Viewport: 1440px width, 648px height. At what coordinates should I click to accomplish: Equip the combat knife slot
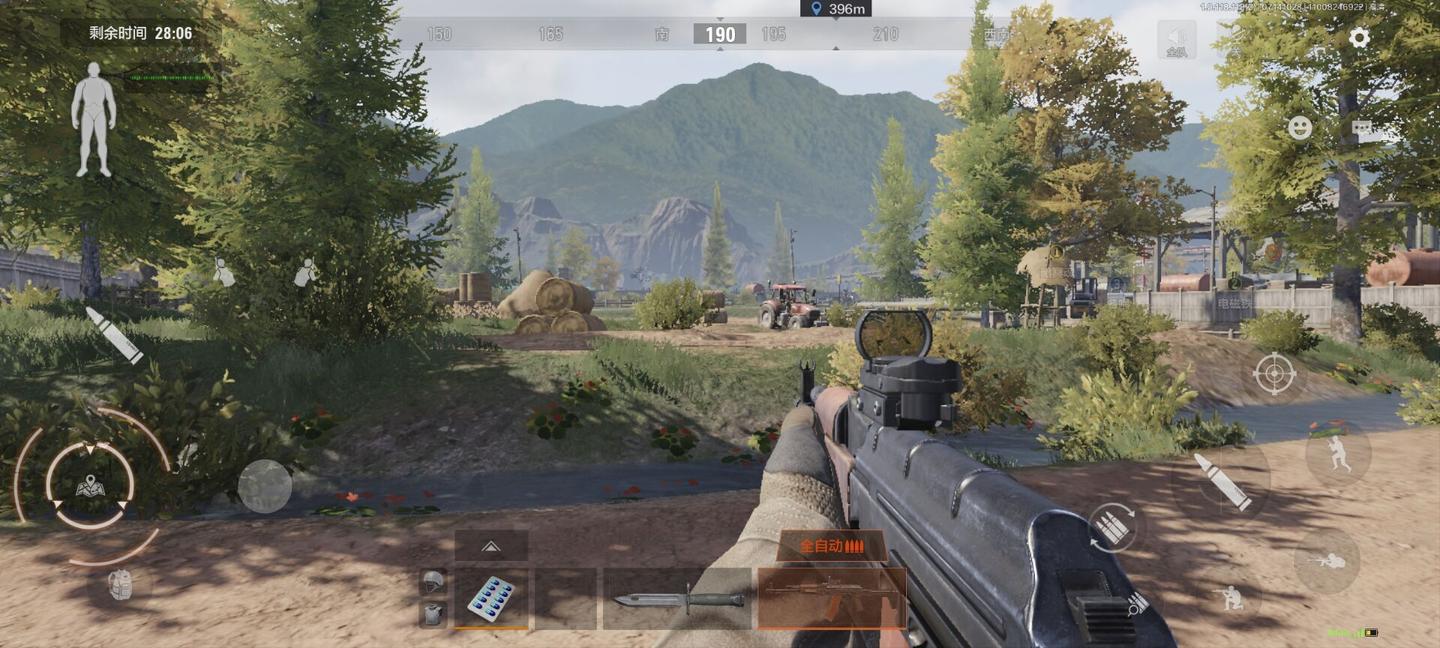pyautogui.click(x=678, y=599)
